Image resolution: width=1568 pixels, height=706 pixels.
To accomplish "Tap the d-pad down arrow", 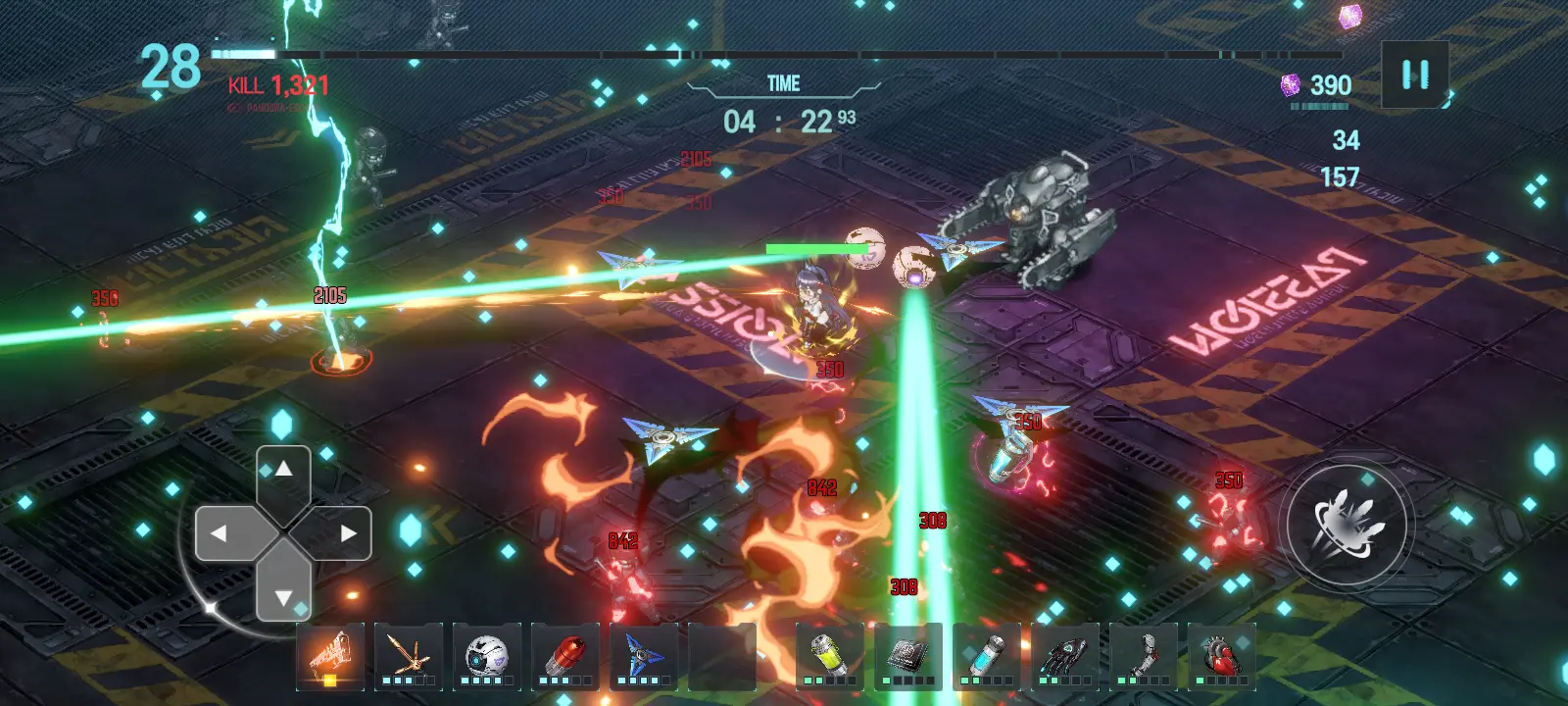I will coord(283,595).
